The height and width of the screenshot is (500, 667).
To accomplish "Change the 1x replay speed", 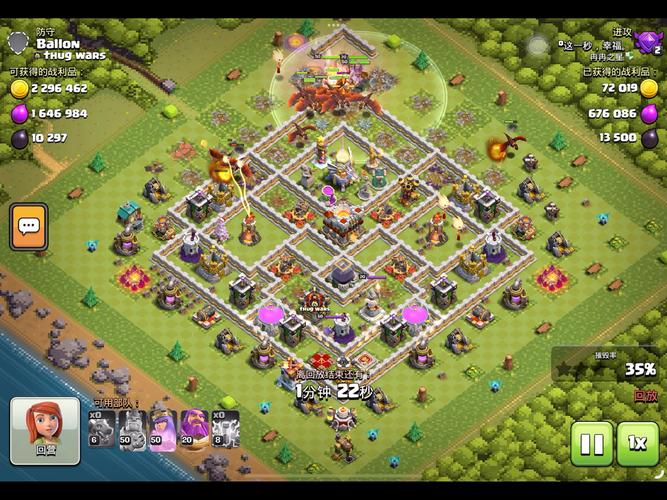I will pos(637,443).
